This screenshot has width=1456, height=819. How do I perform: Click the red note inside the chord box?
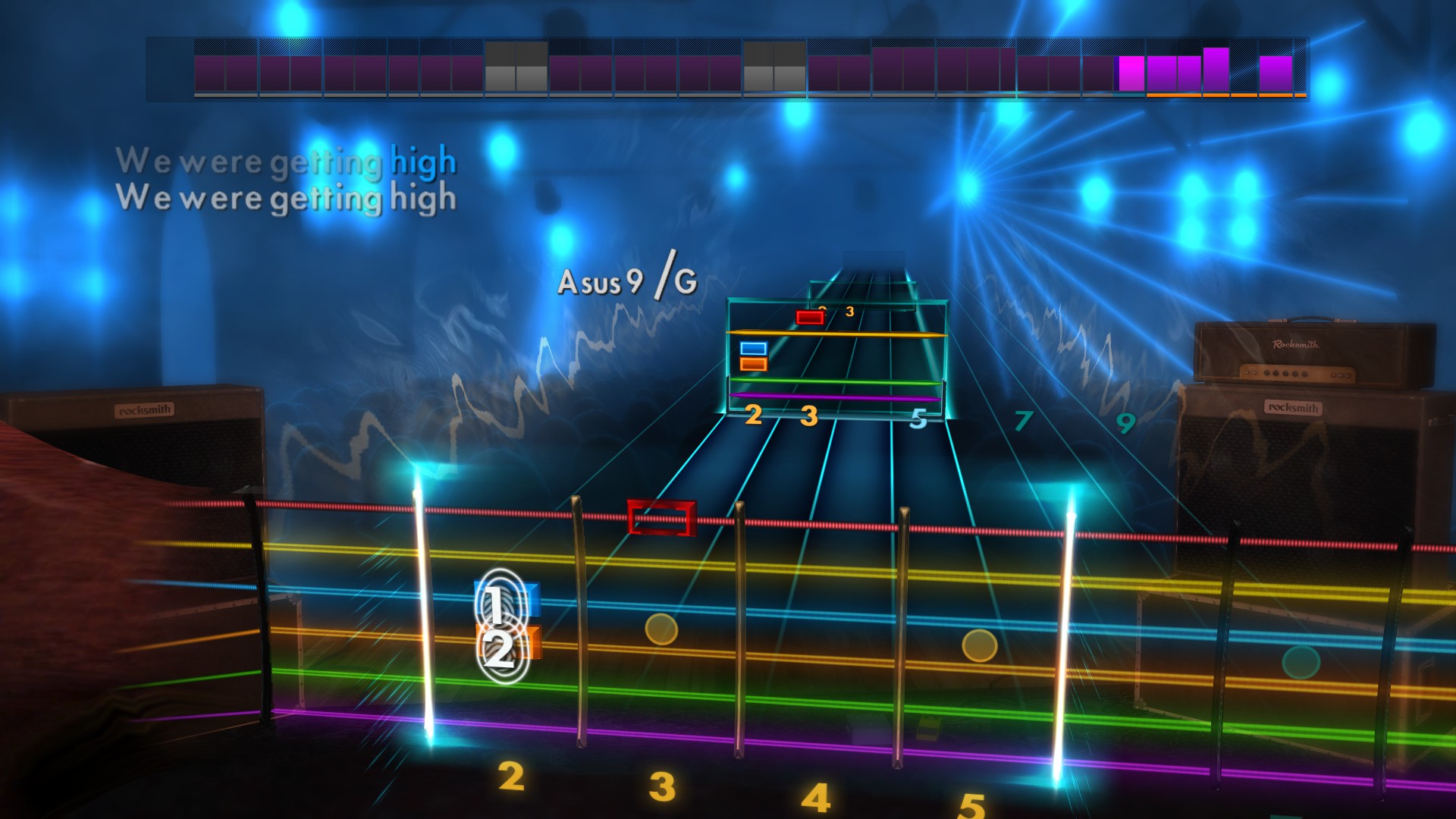810,318
